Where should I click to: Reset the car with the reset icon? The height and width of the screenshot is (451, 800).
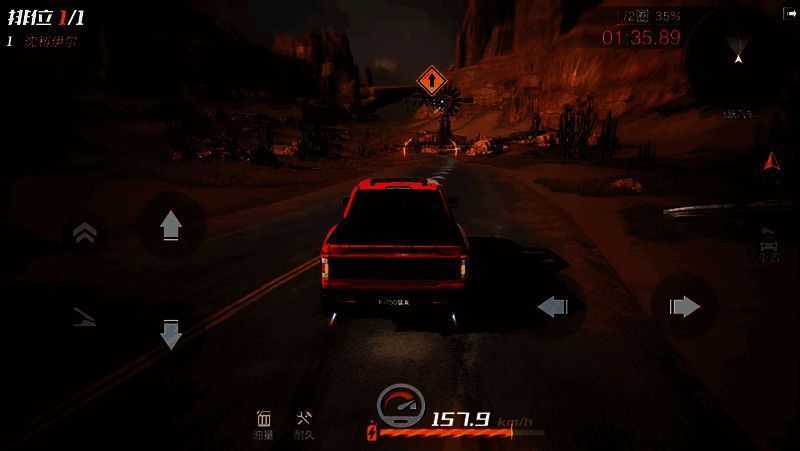(x=769, y=243)
